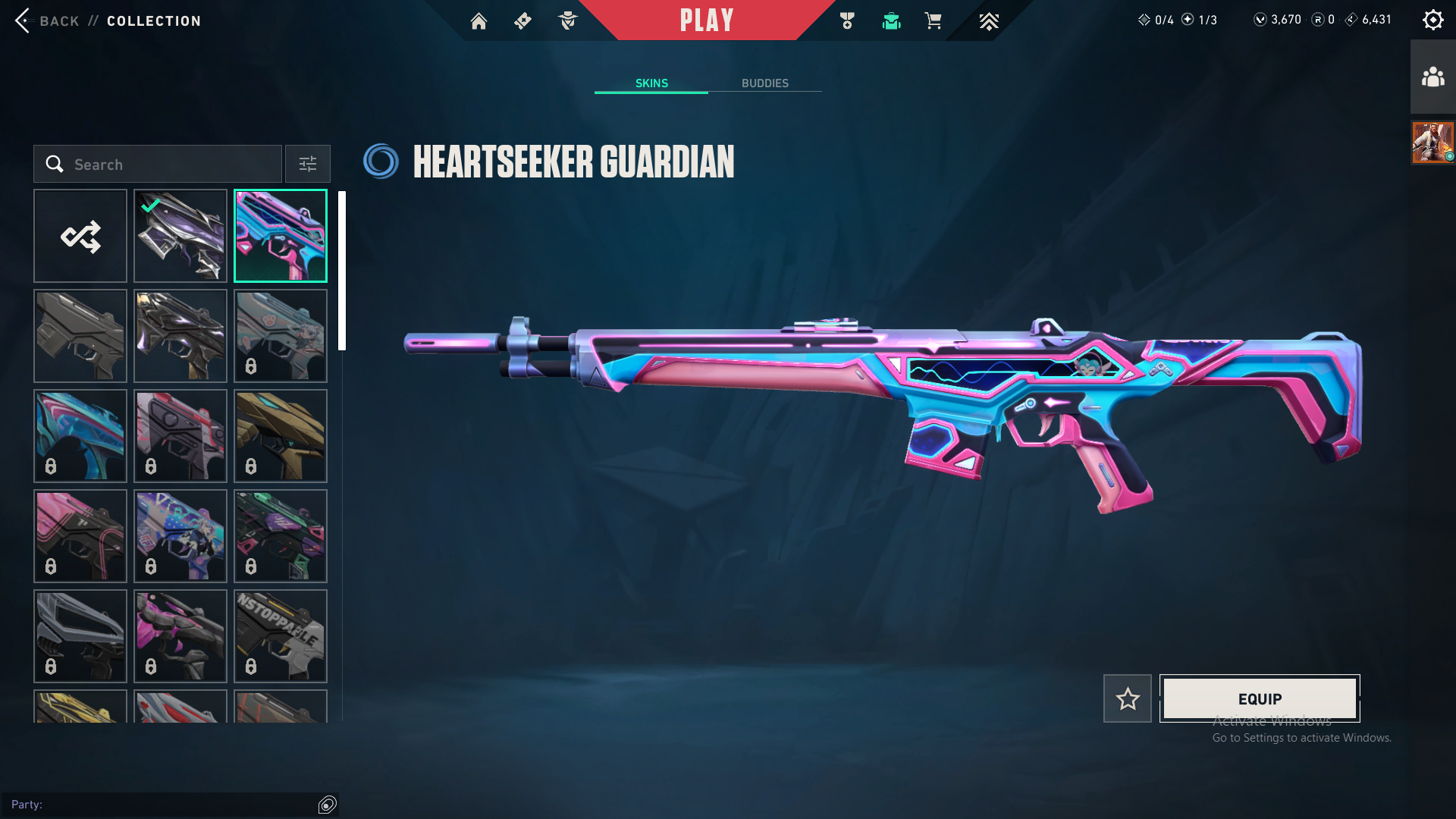Select the Skins tab

(651, 83)
